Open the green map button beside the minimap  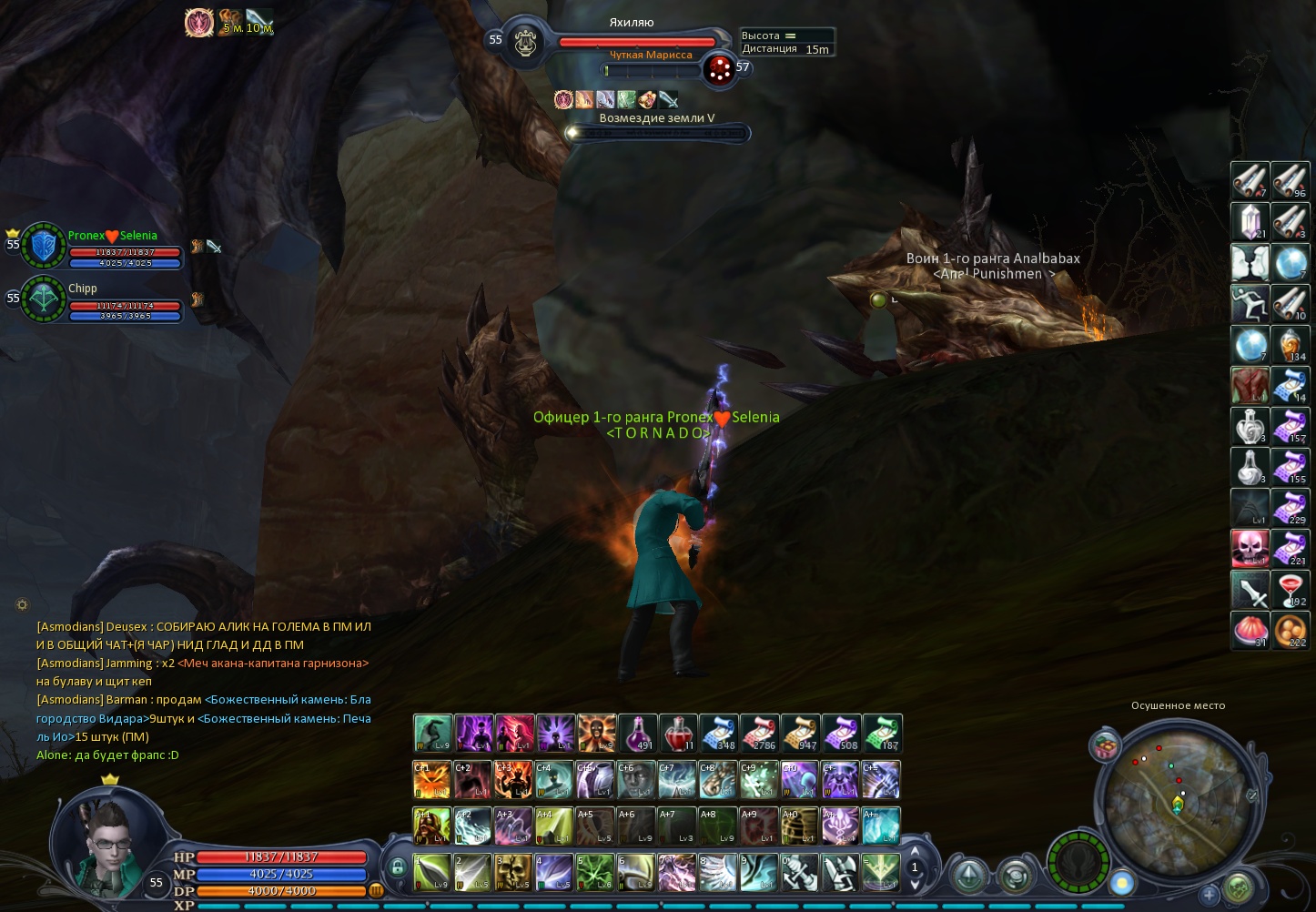[1238, 887]
